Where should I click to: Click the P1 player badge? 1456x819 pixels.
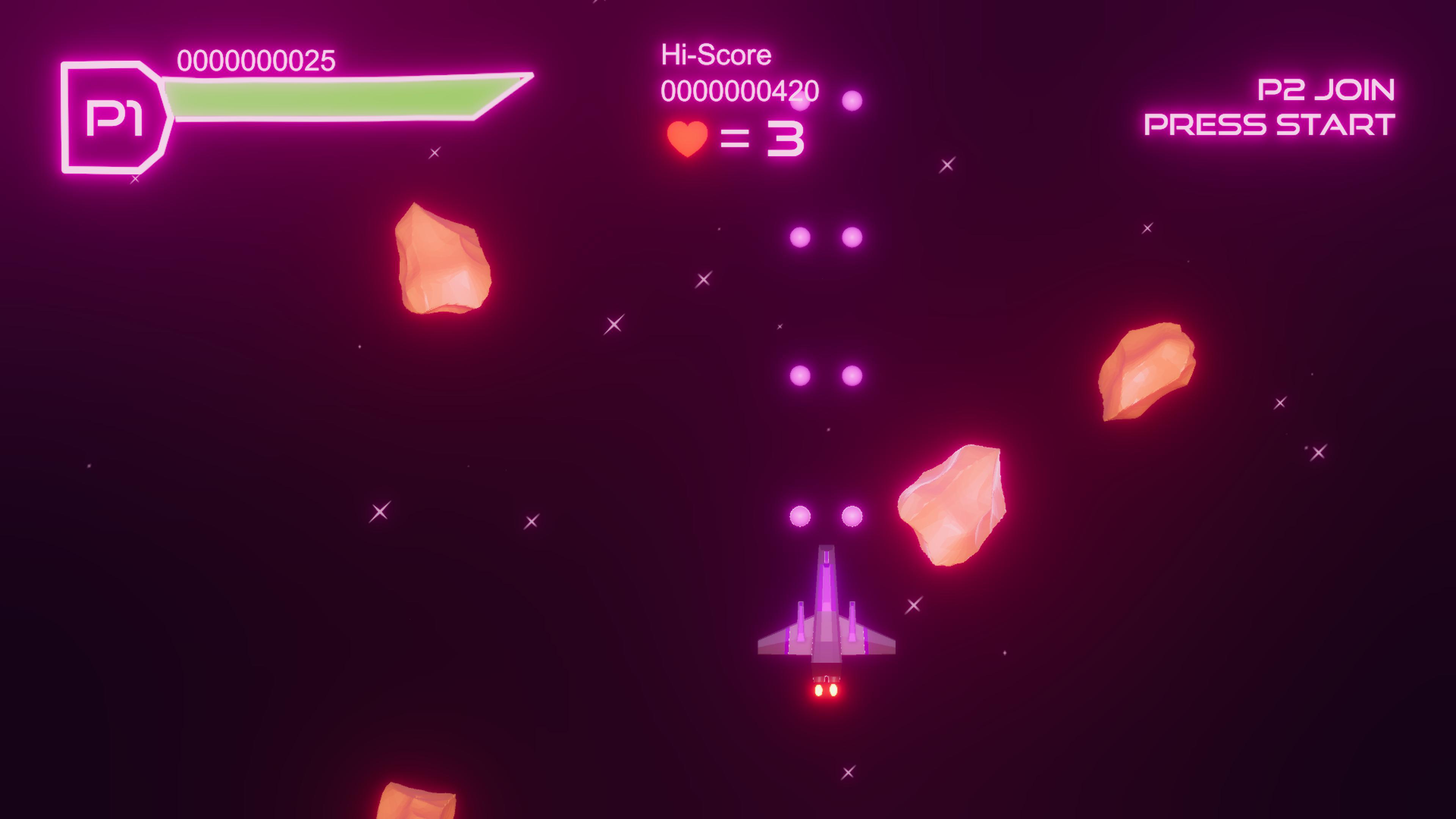[x=114, y=118]
